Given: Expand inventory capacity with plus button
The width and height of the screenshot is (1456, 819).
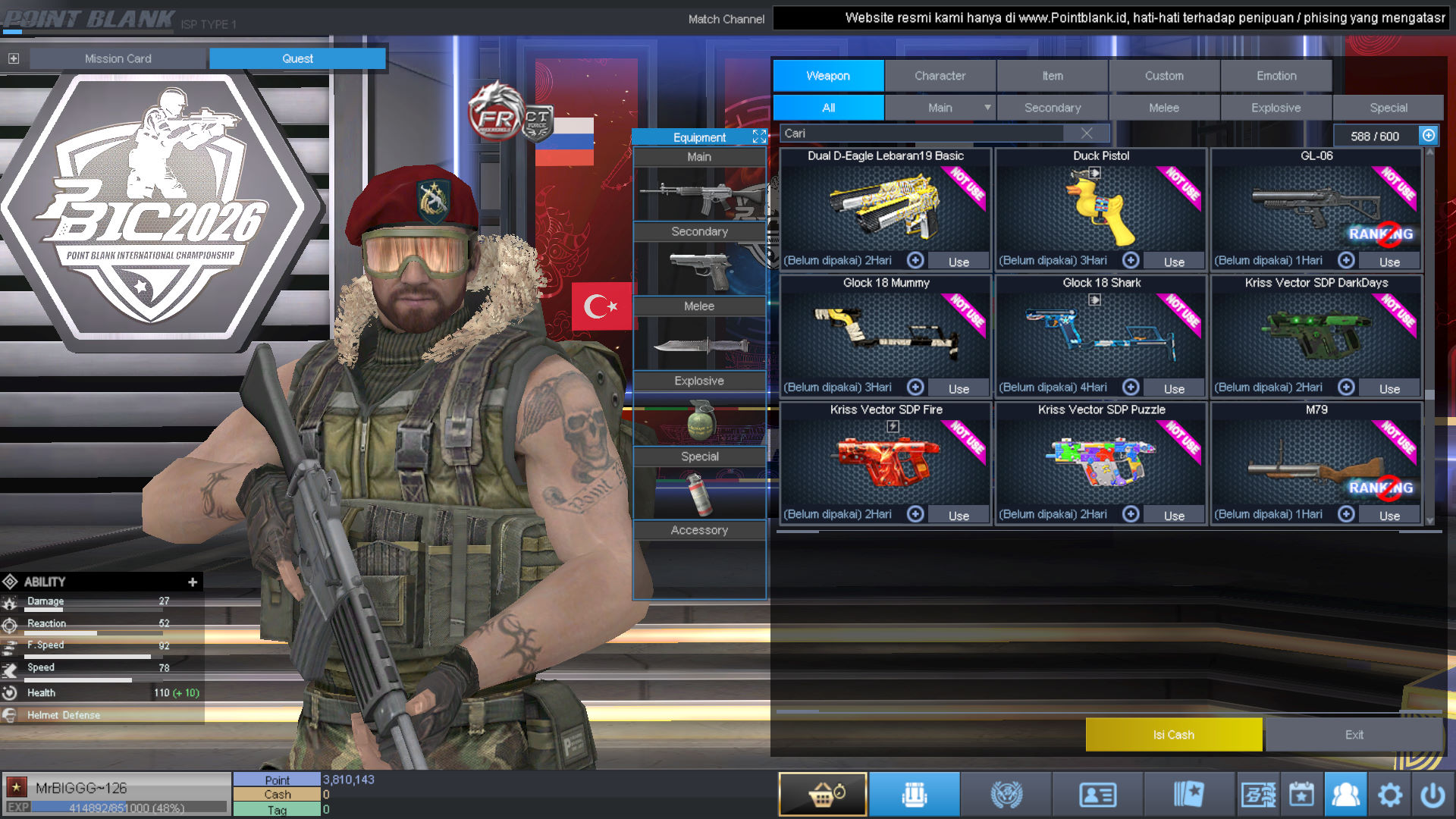Looking at the screenshot, I should pos(1429,136).
